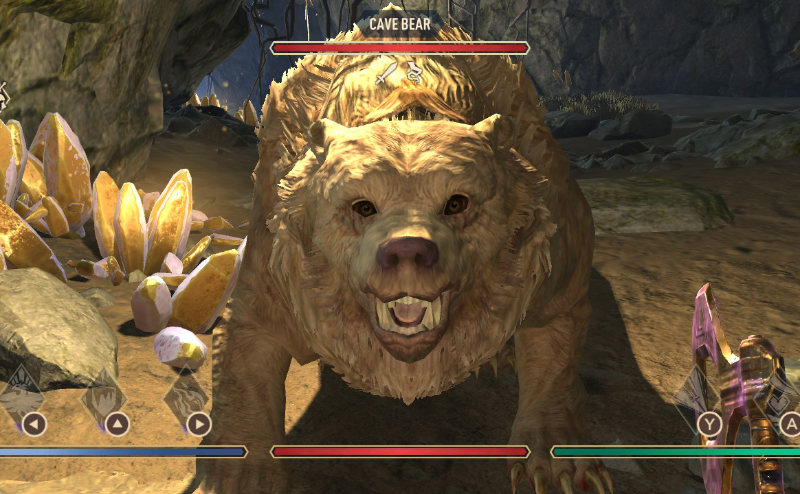
Task: Select the heart-shaped emblem ability
Action: point(777,400)
